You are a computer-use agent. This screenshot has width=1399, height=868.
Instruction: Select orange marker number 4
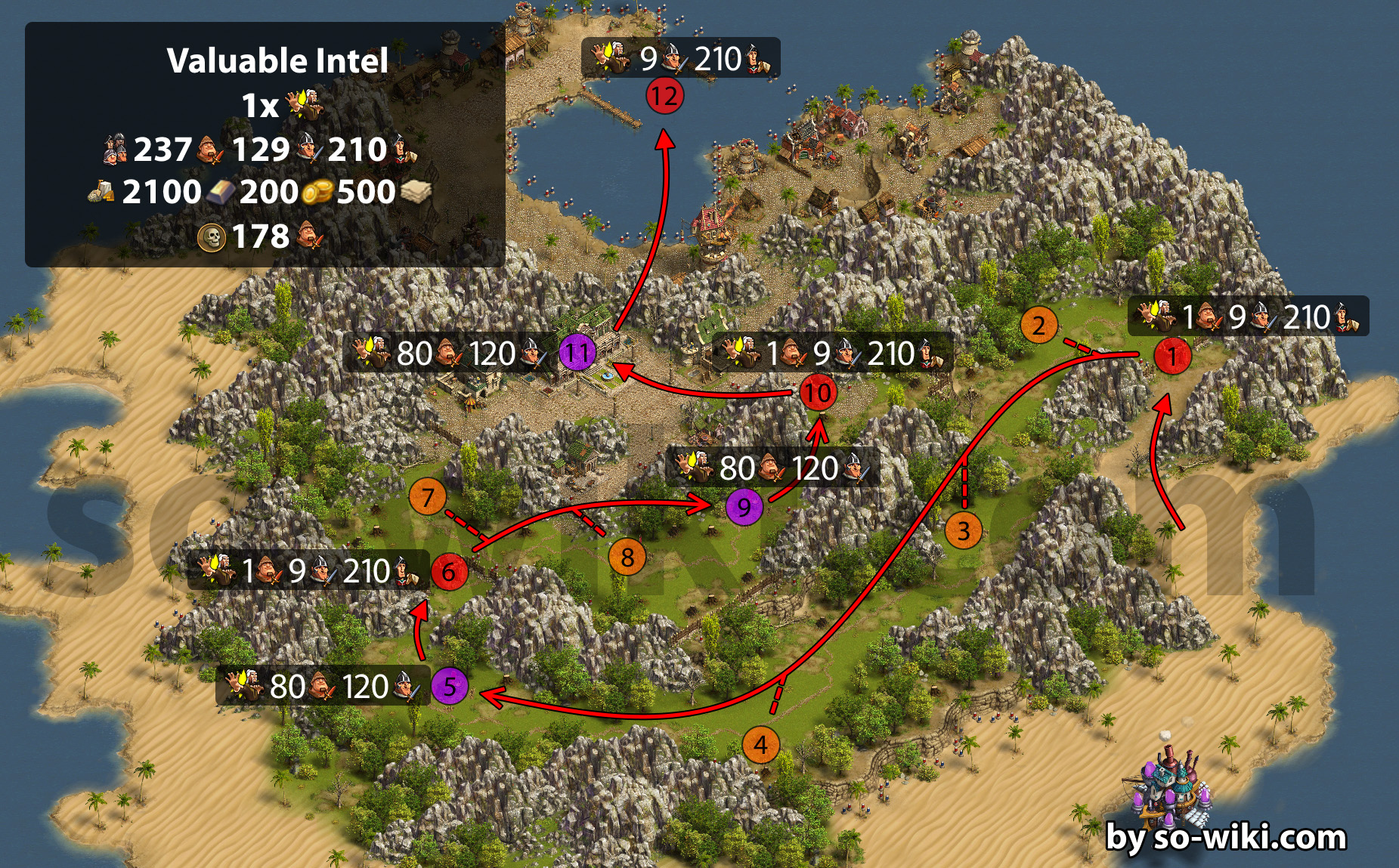coord(760,746)
